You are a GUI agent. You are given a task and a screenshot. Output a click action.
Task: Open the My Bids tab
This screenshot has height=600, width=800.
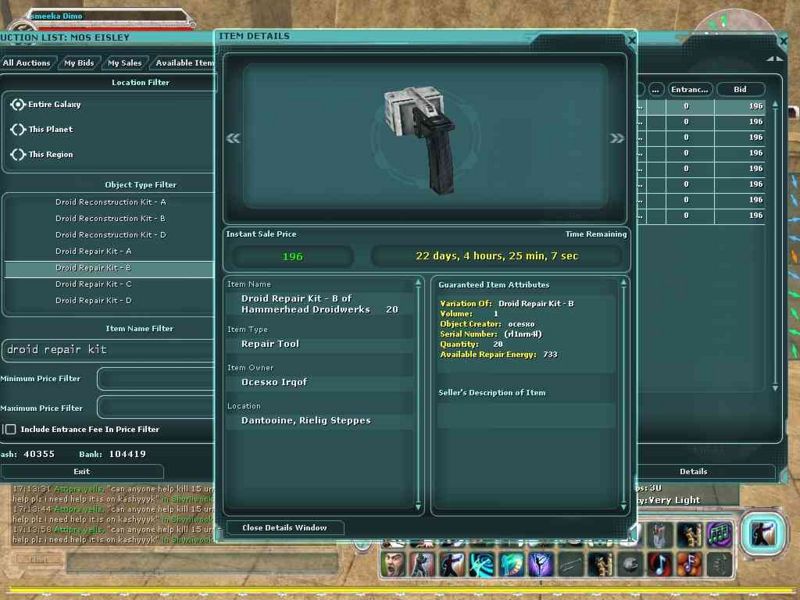point(78,62)
